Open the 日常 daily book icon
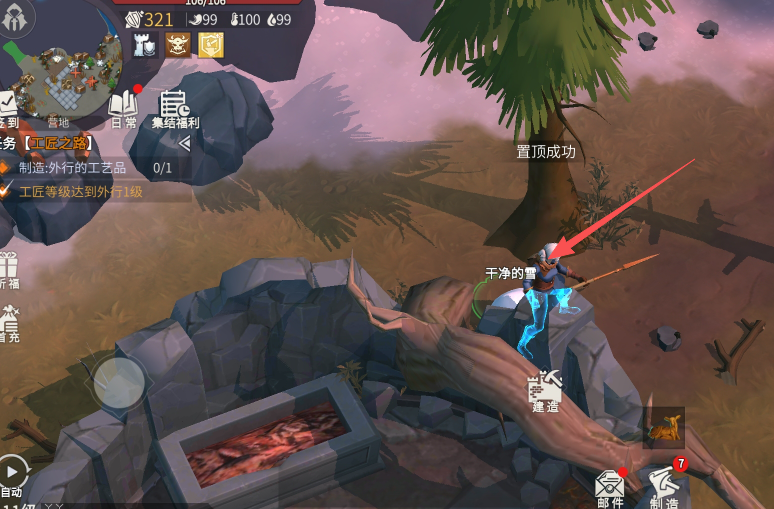774x509 pixels. (x=123, y=107)
